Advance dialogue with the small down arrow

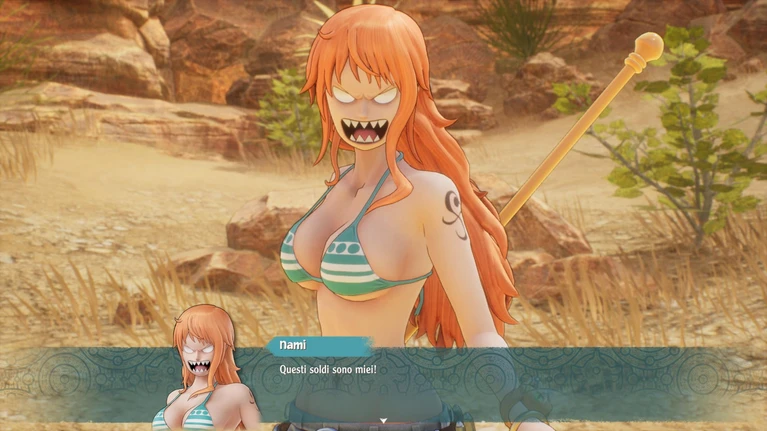pyautogui.click(x=383, y=421)
